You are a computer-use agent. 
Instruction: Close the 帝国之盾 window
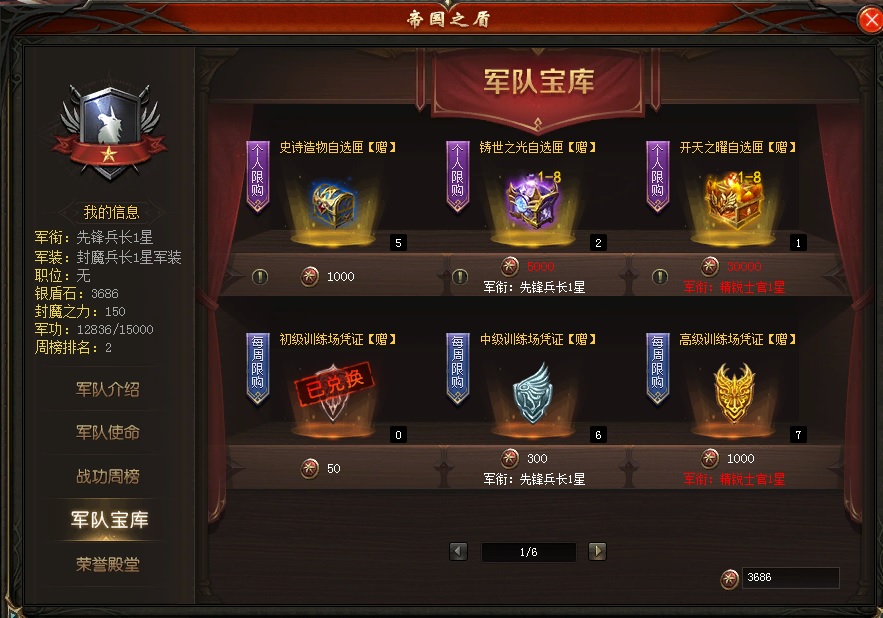click(x=869, y=19)
